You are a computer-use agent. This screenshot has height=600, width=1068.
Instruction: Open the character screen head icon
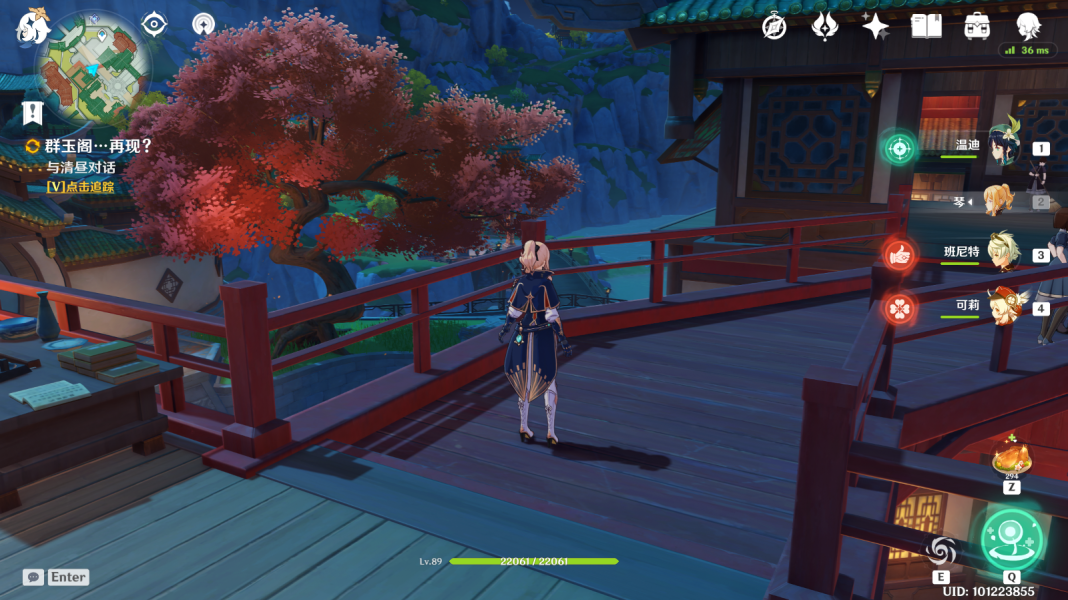[1028, 26]
